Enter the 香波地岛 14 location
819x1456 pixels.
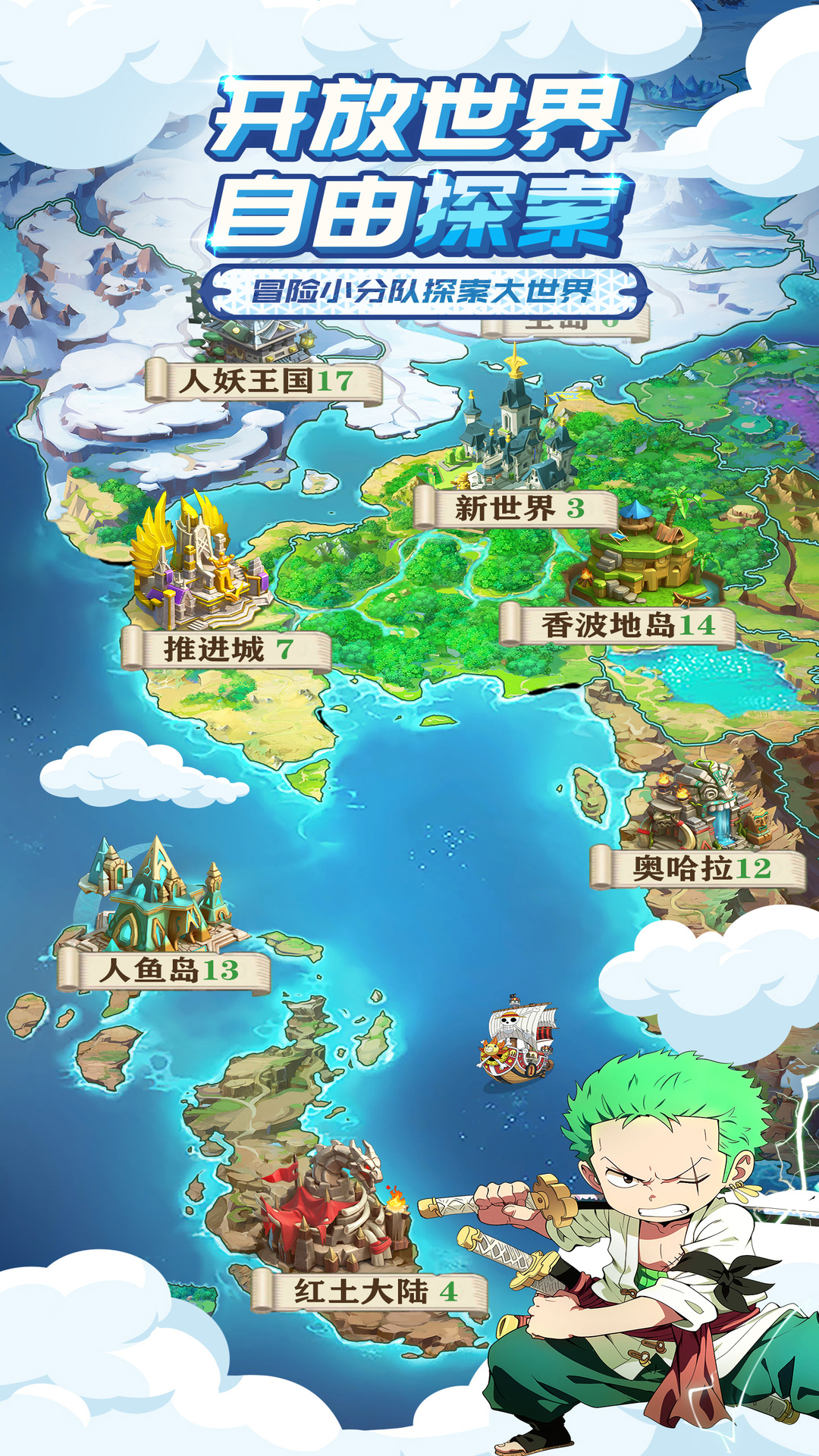click(618, 626)
